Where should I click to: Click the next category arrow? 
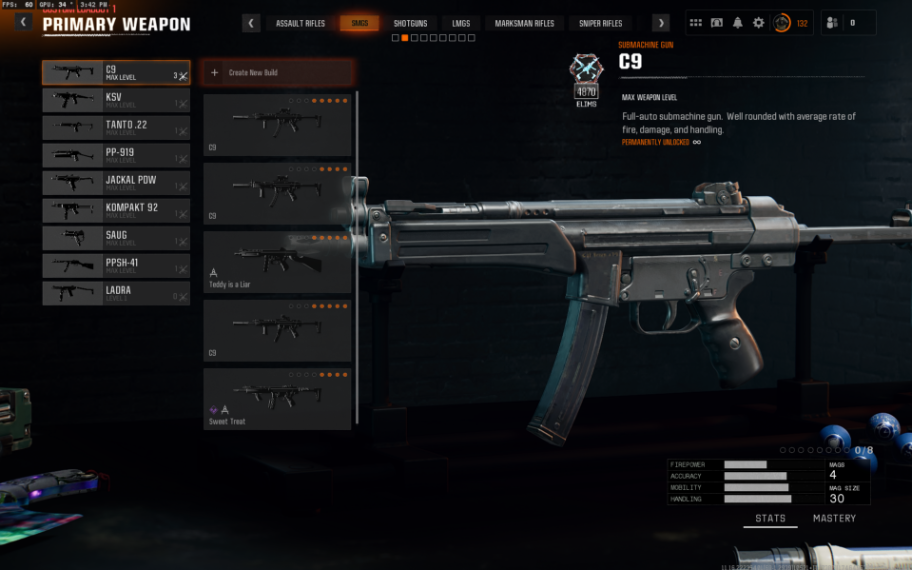pos(660,23)
